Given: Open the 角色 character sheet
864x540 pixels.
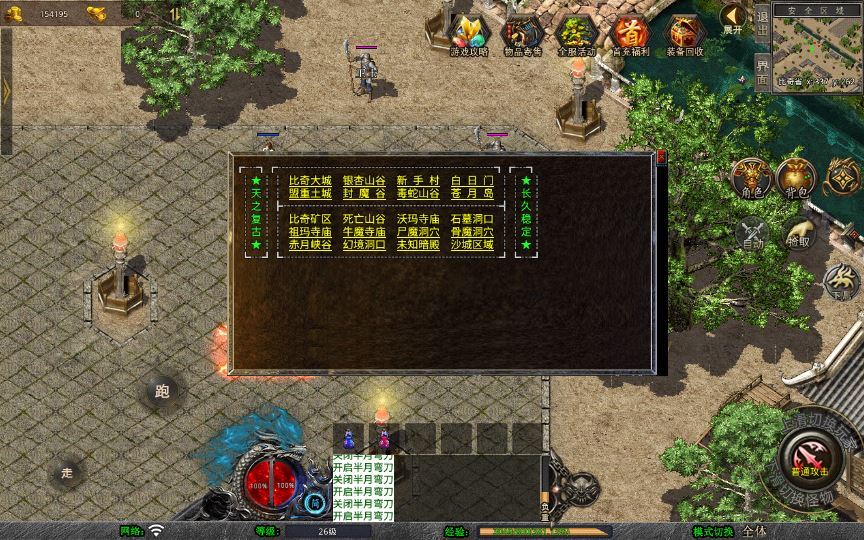Looking at the screenshot, I should (751, 178).
